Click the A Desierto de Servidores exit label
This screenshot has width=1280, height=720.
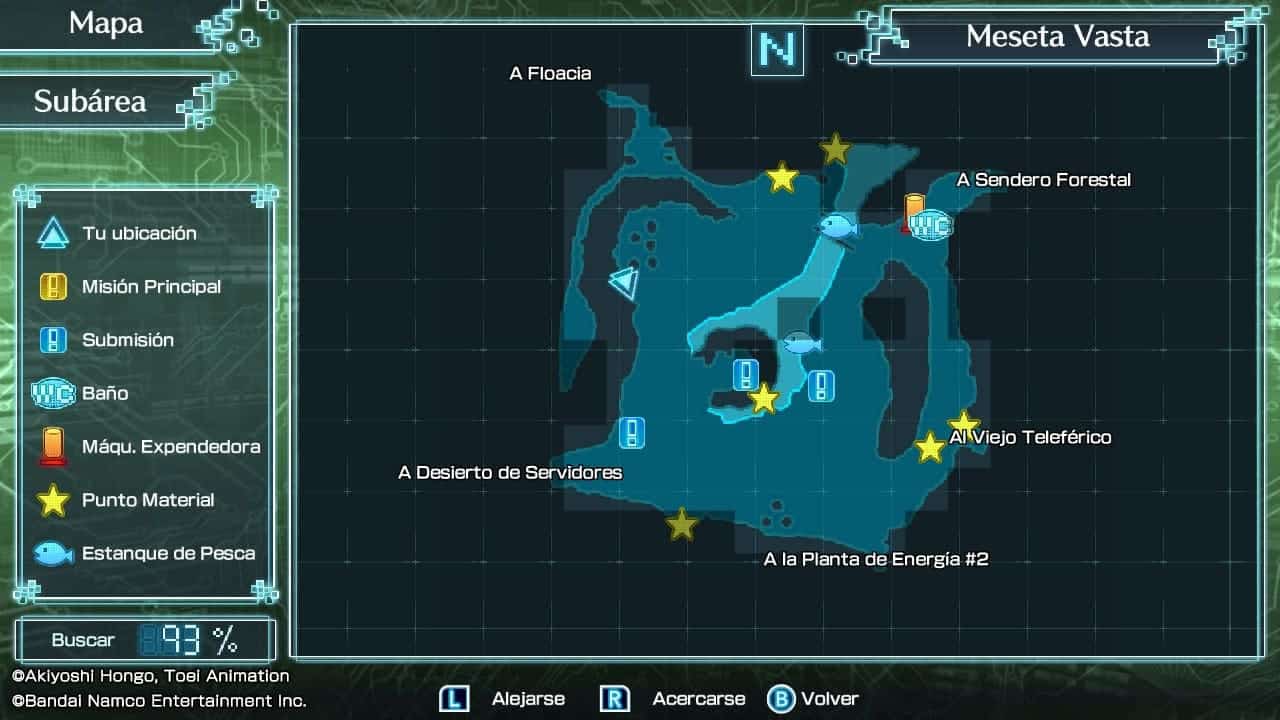[x=510, y=472]
